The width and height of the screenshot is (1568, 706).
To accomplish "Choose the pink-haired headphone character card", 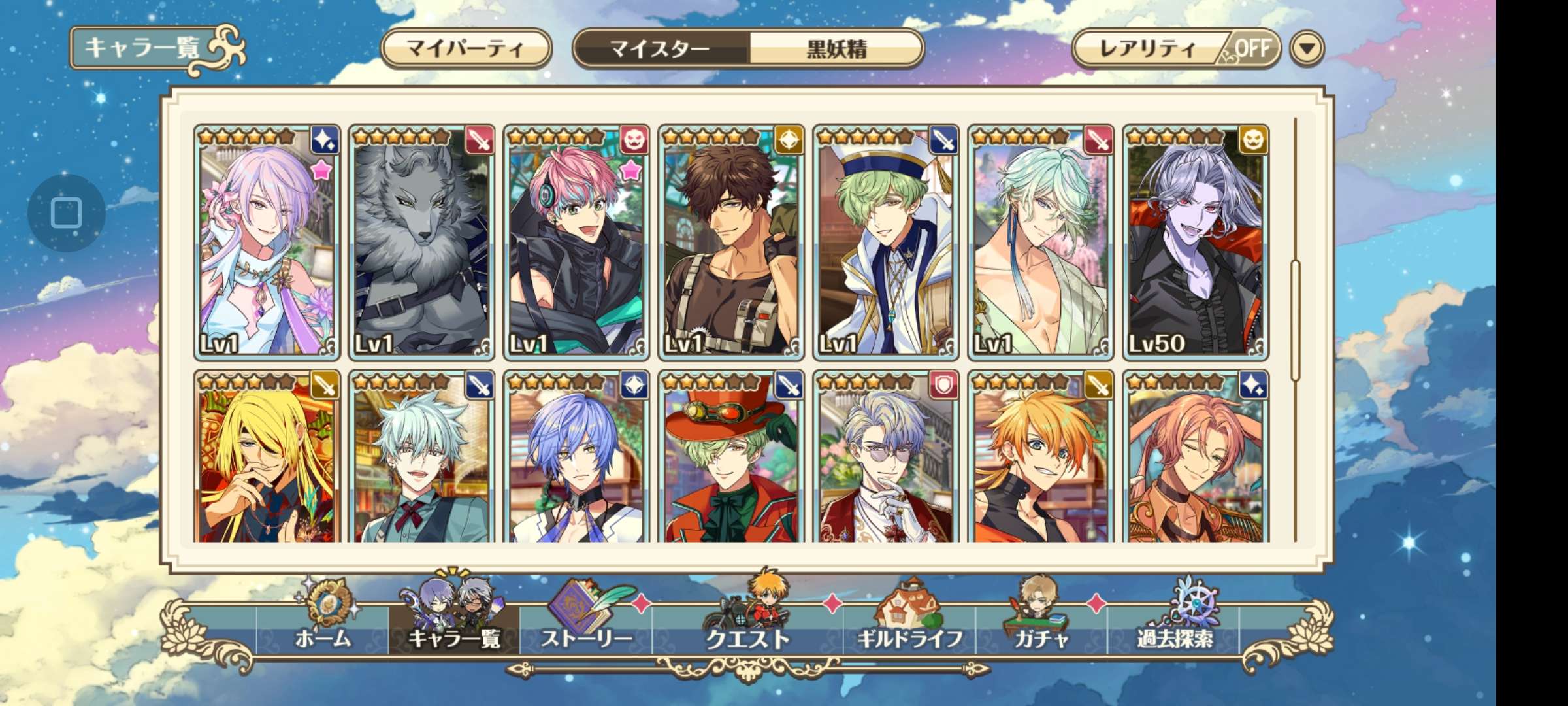I will tap(576, 243).
